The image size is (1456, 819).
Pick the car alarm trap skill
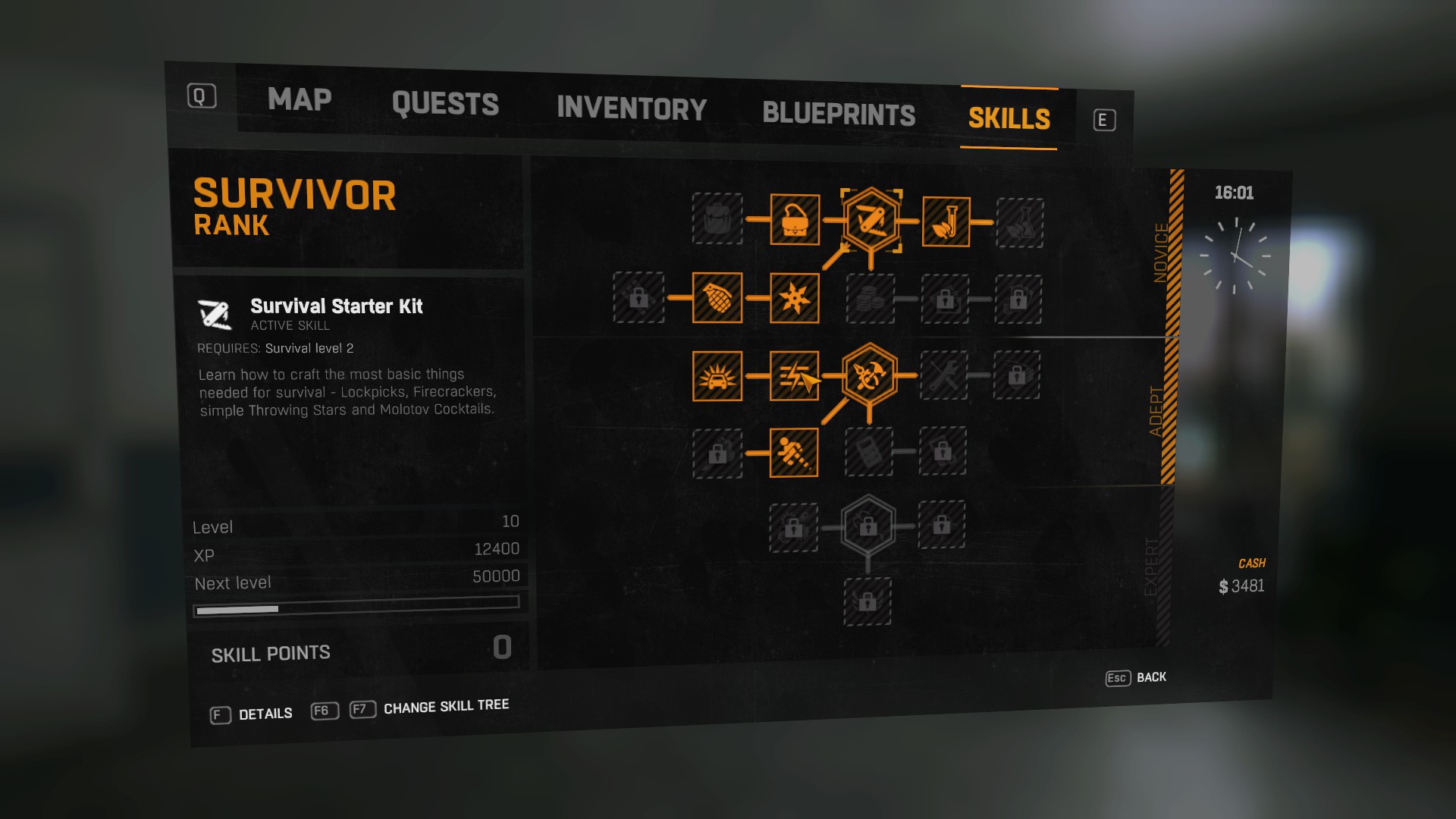click(x=717, y=376)
